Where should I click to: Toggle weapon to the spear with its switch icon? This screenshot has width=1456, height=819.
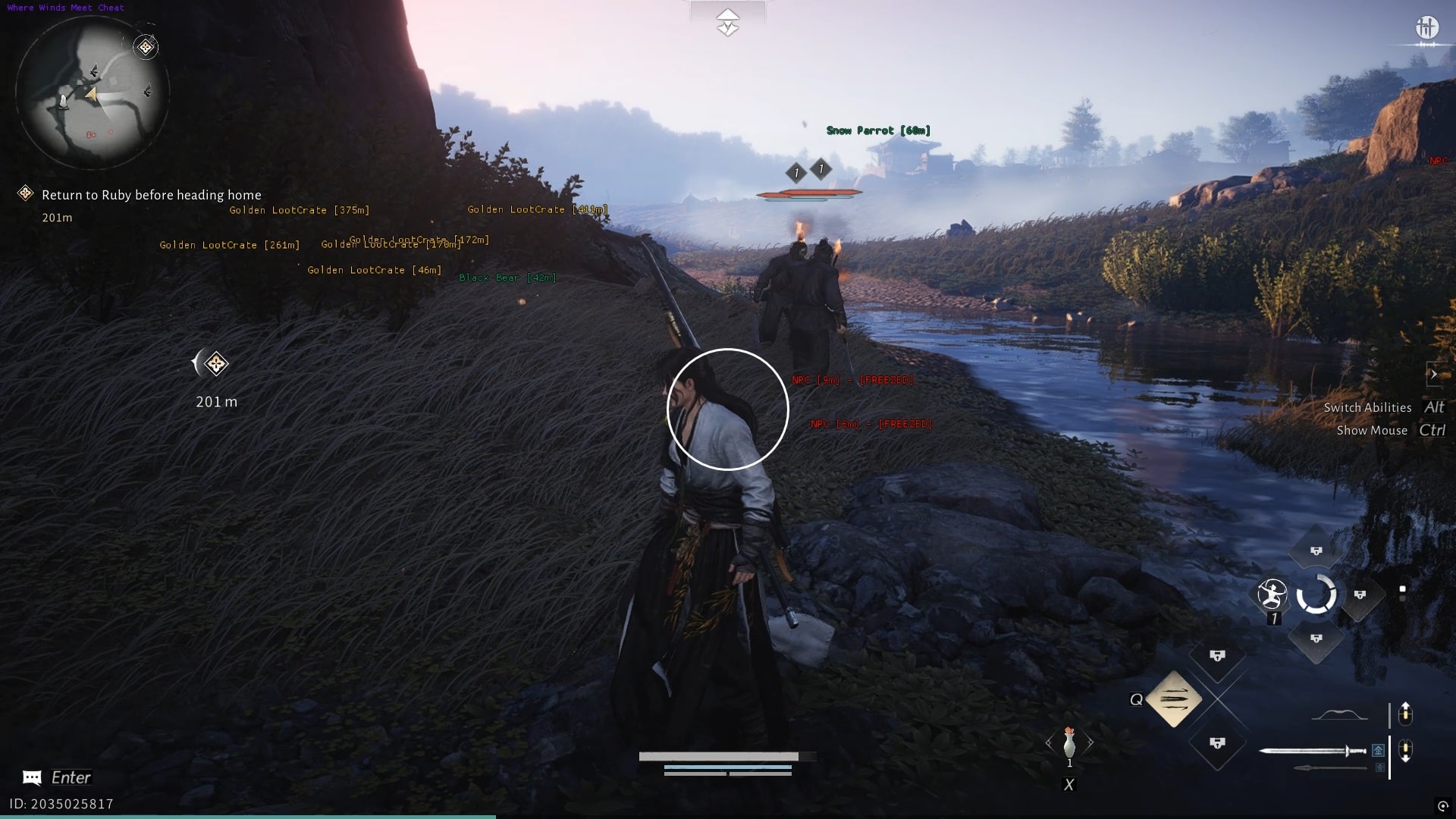click(x=1379, y=767)
